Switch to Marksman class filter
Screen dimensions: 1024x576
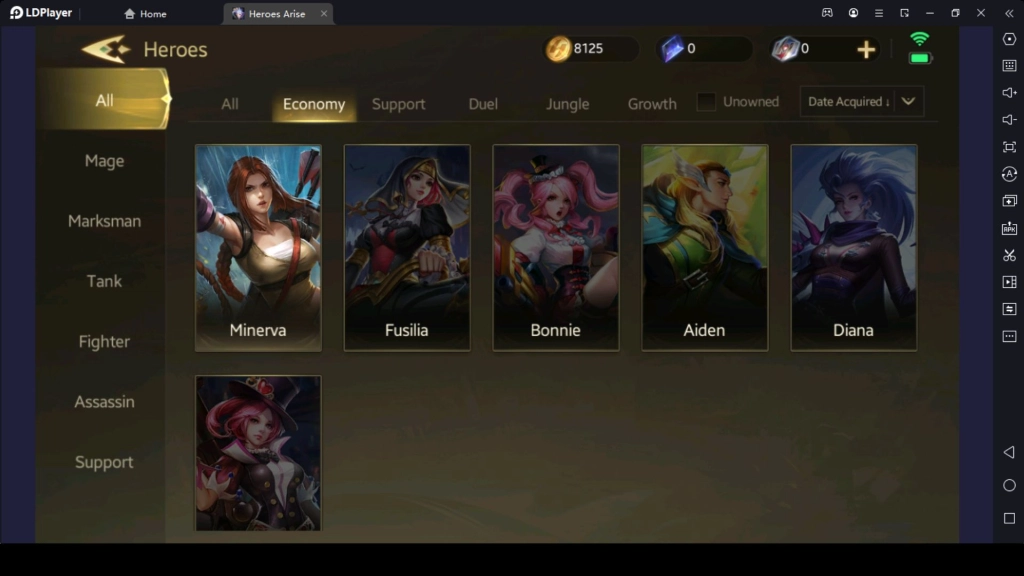pos(104,221)
